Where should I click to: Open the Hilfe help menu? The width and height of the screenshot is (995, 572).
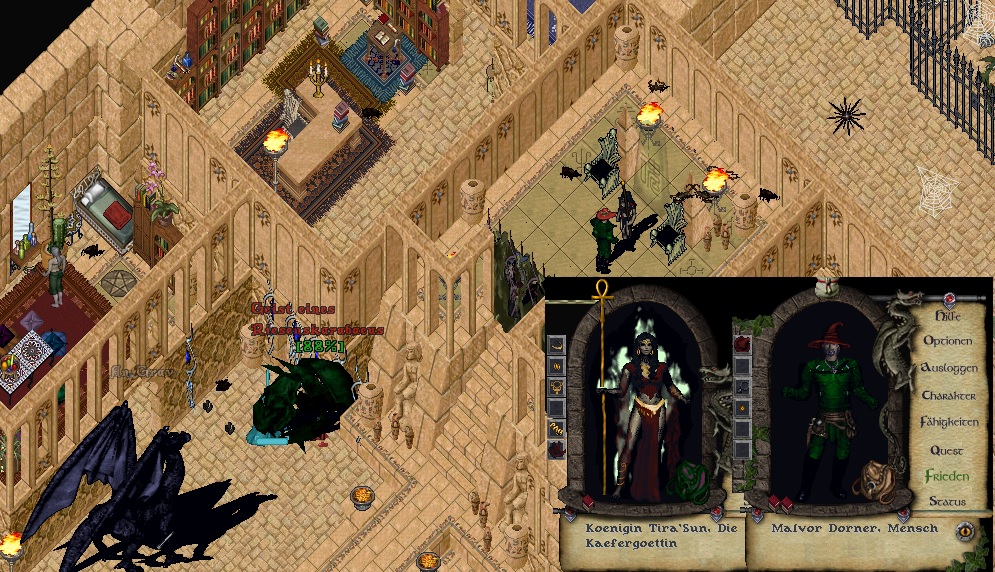point(946,315)
